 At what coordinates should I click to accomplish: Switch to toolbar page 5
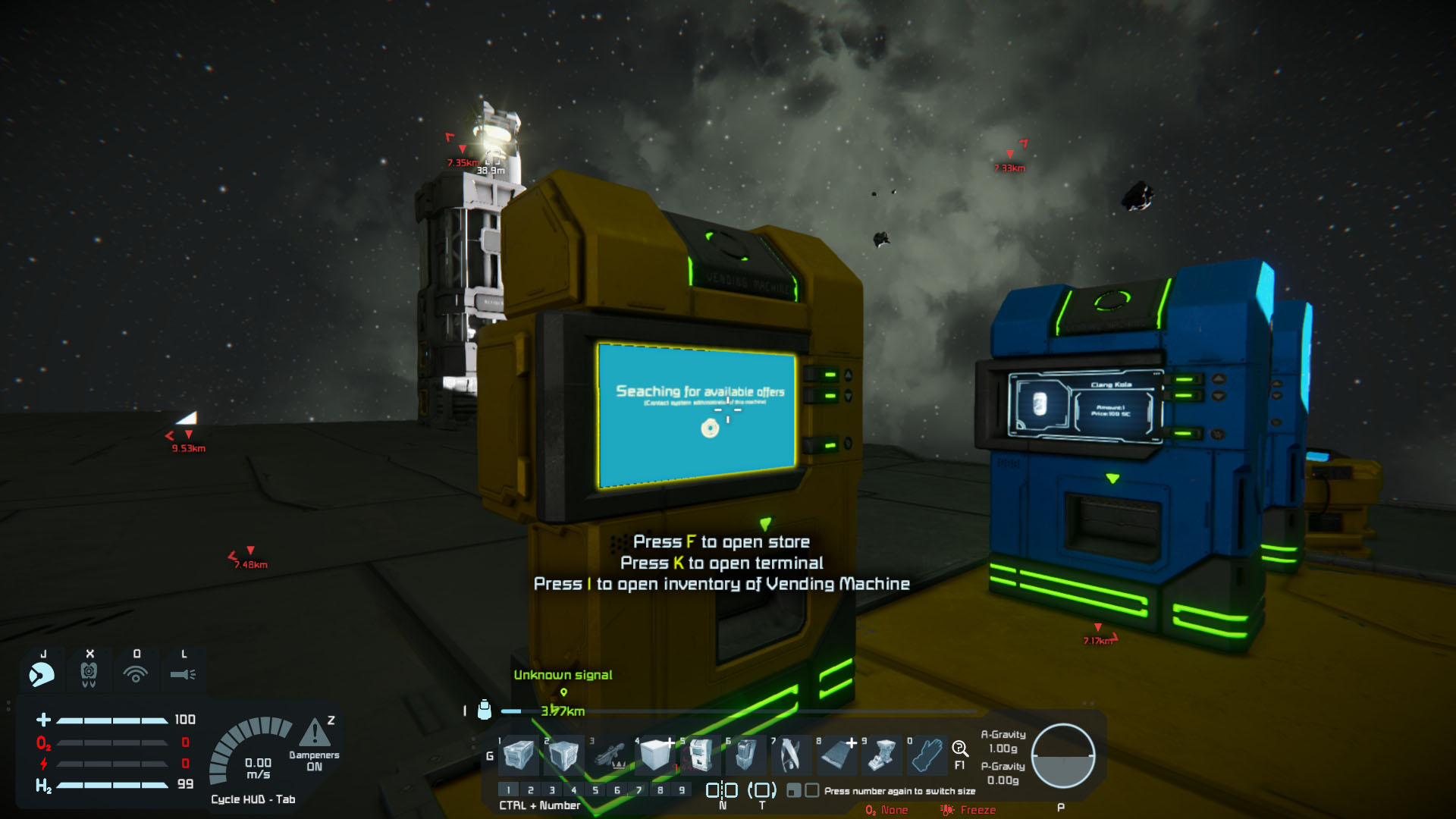[595, 790]
